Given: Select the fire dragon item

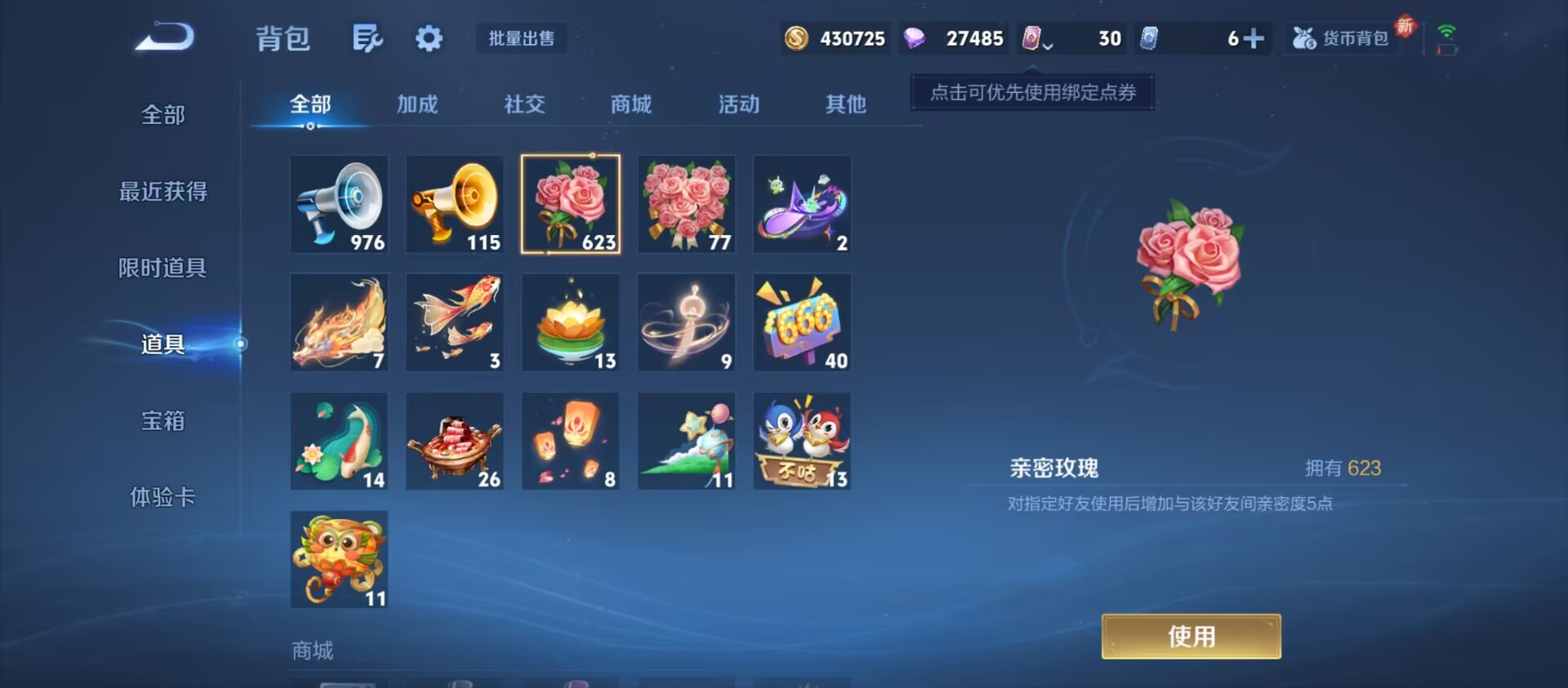Looking at the screenshot, I should click(339, 321).
